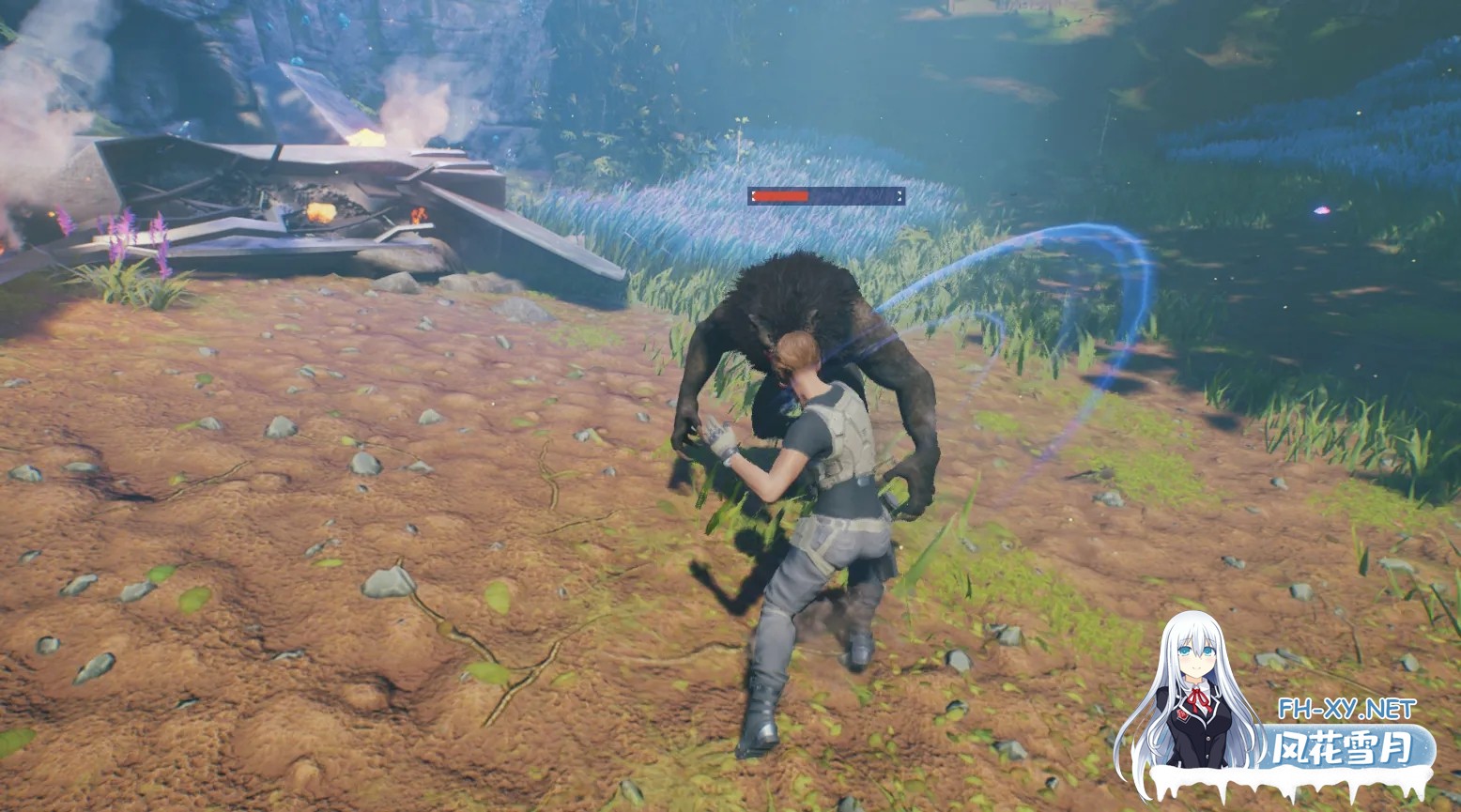The height and width of the screenshot is (812, 1461).
Task: Click the right corner bracket of the target frame
Action: click(900, 195)
